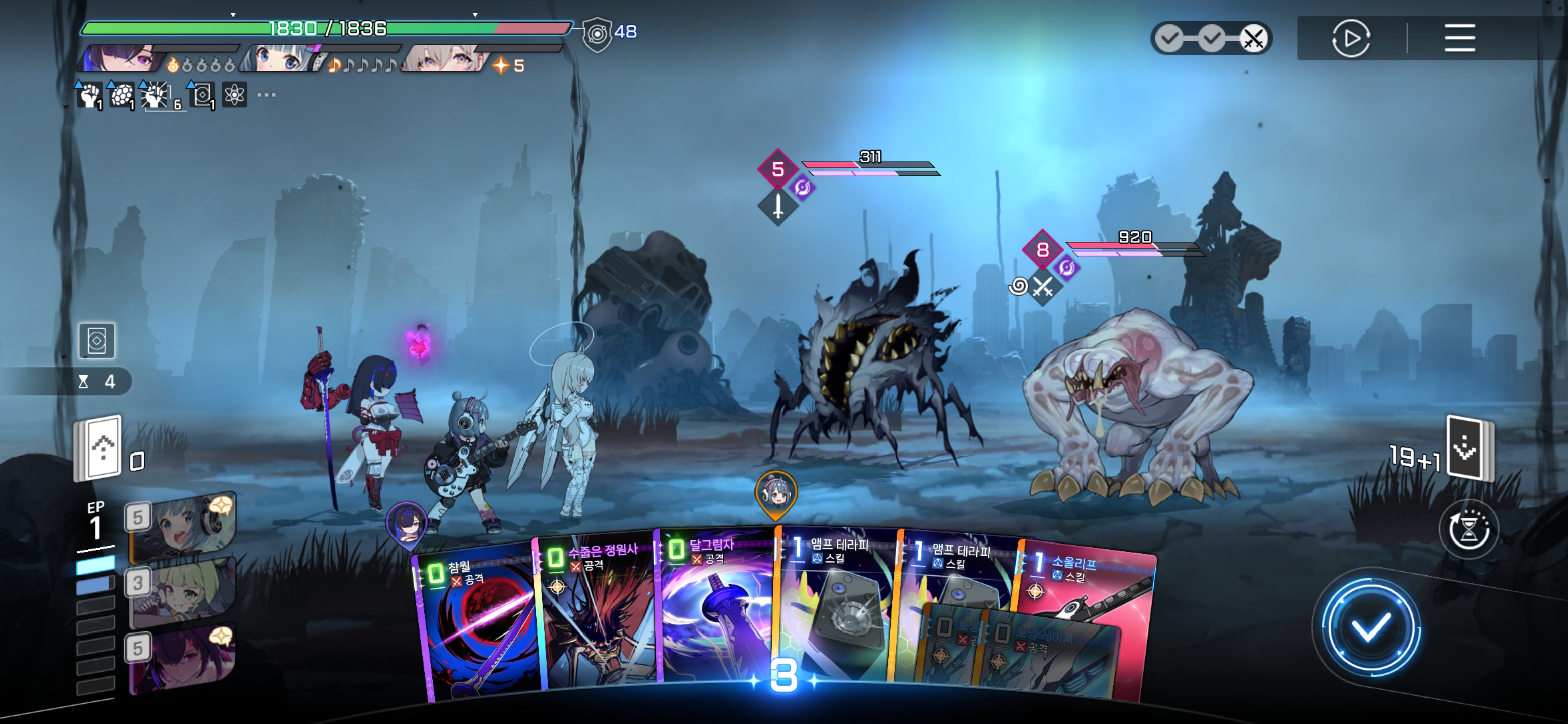The image size is (1568, 724).
Task: Open the card icon above the hourglass counter
Action: [97, 340]
